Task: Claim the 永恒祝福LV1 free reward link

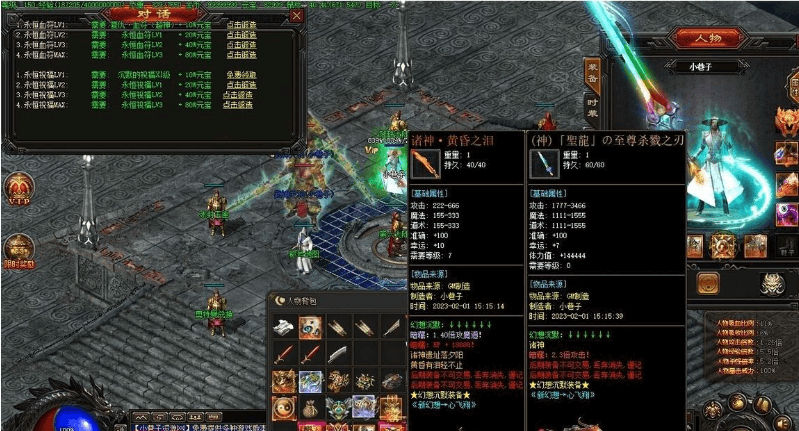Action: point(241,75)
